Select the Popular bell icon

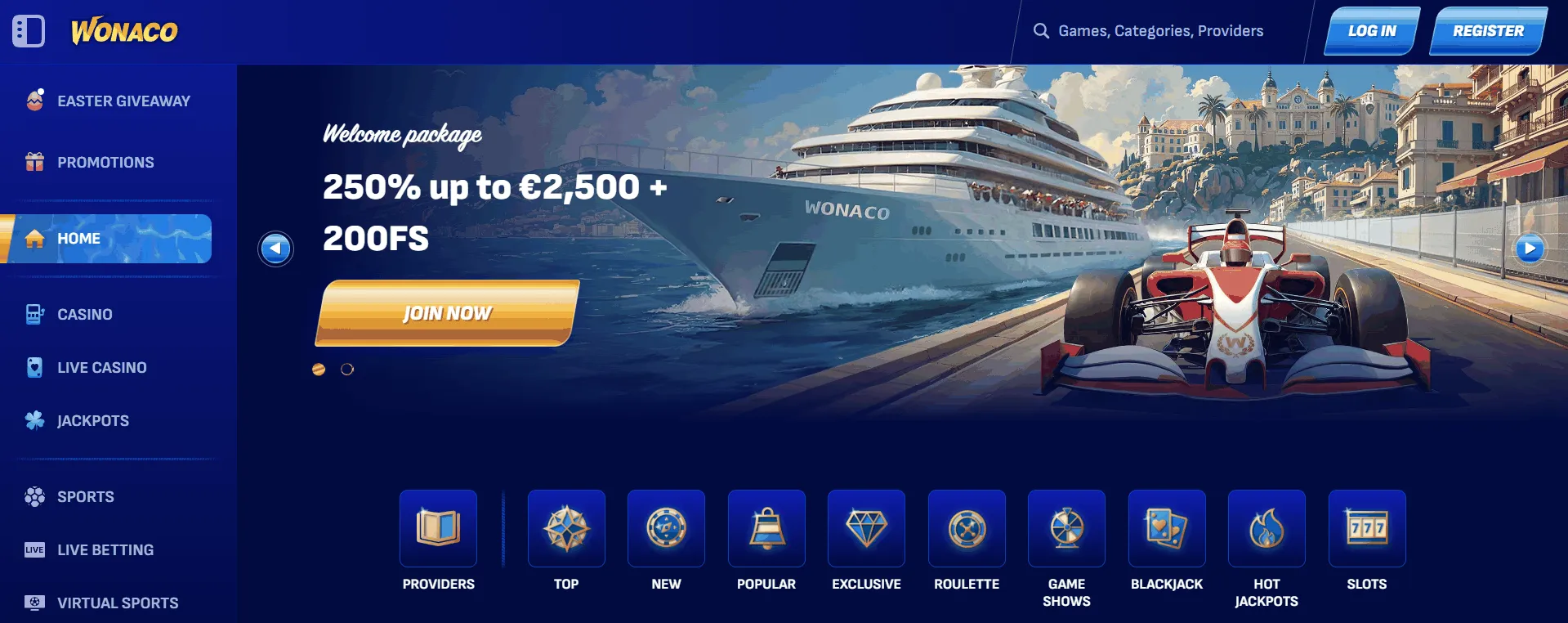766,528
